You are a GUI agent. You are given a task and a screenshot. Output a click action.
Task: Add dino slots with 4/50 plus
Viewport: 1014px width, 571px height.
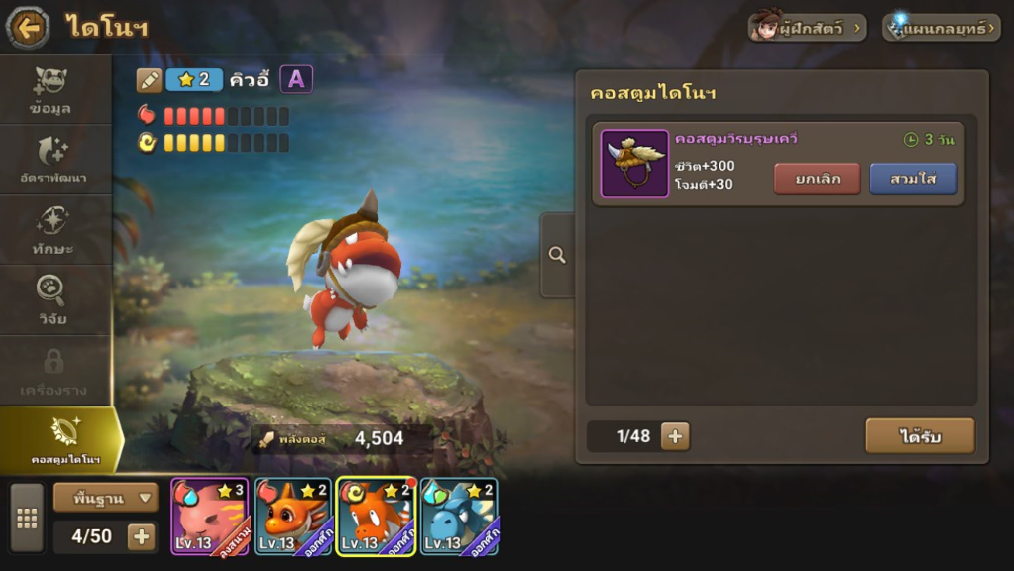click(x=142, y=536)
